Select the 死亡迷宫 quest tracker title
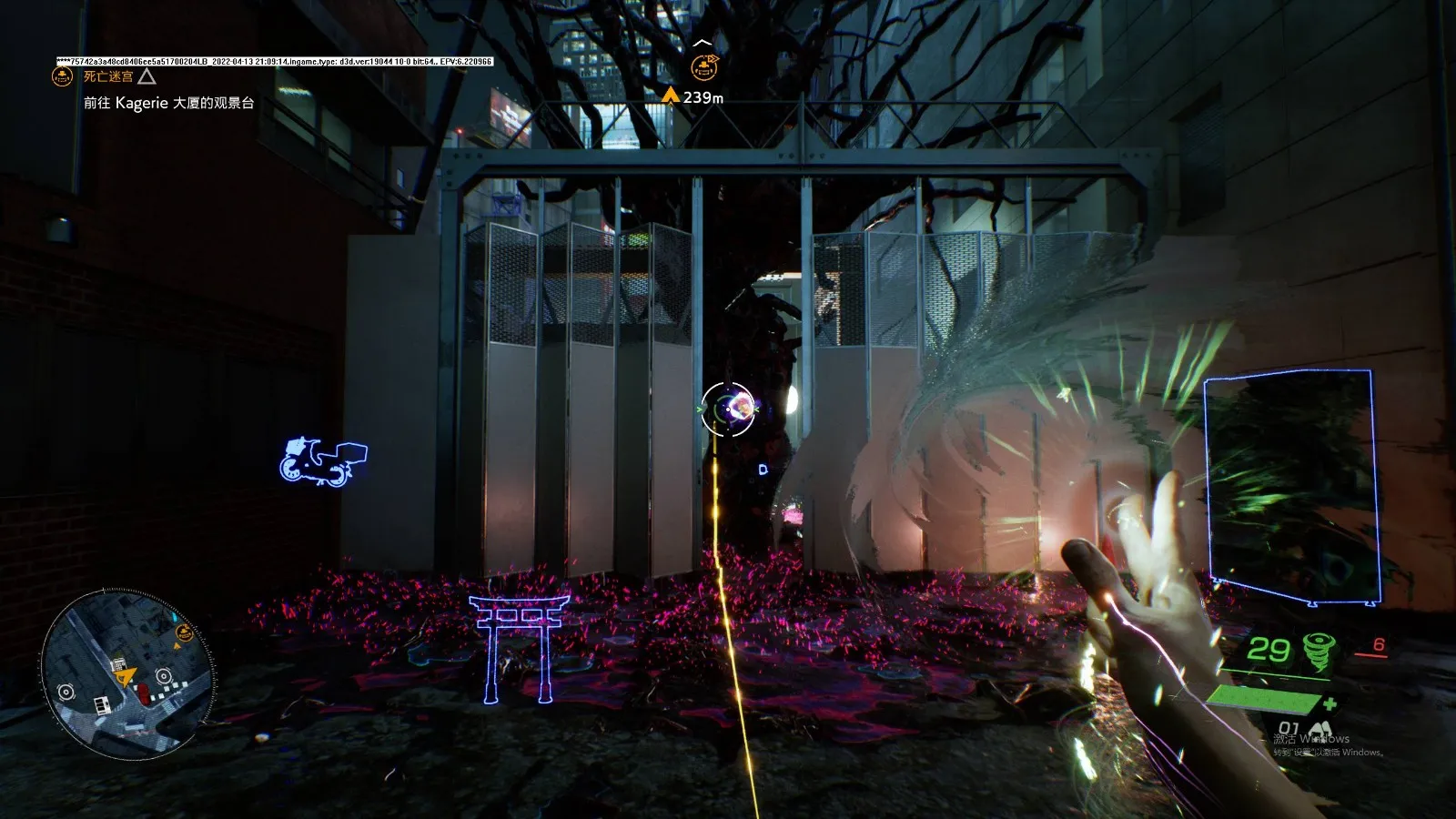Screen dimensions: 1456x819 [x=107, y=77]
